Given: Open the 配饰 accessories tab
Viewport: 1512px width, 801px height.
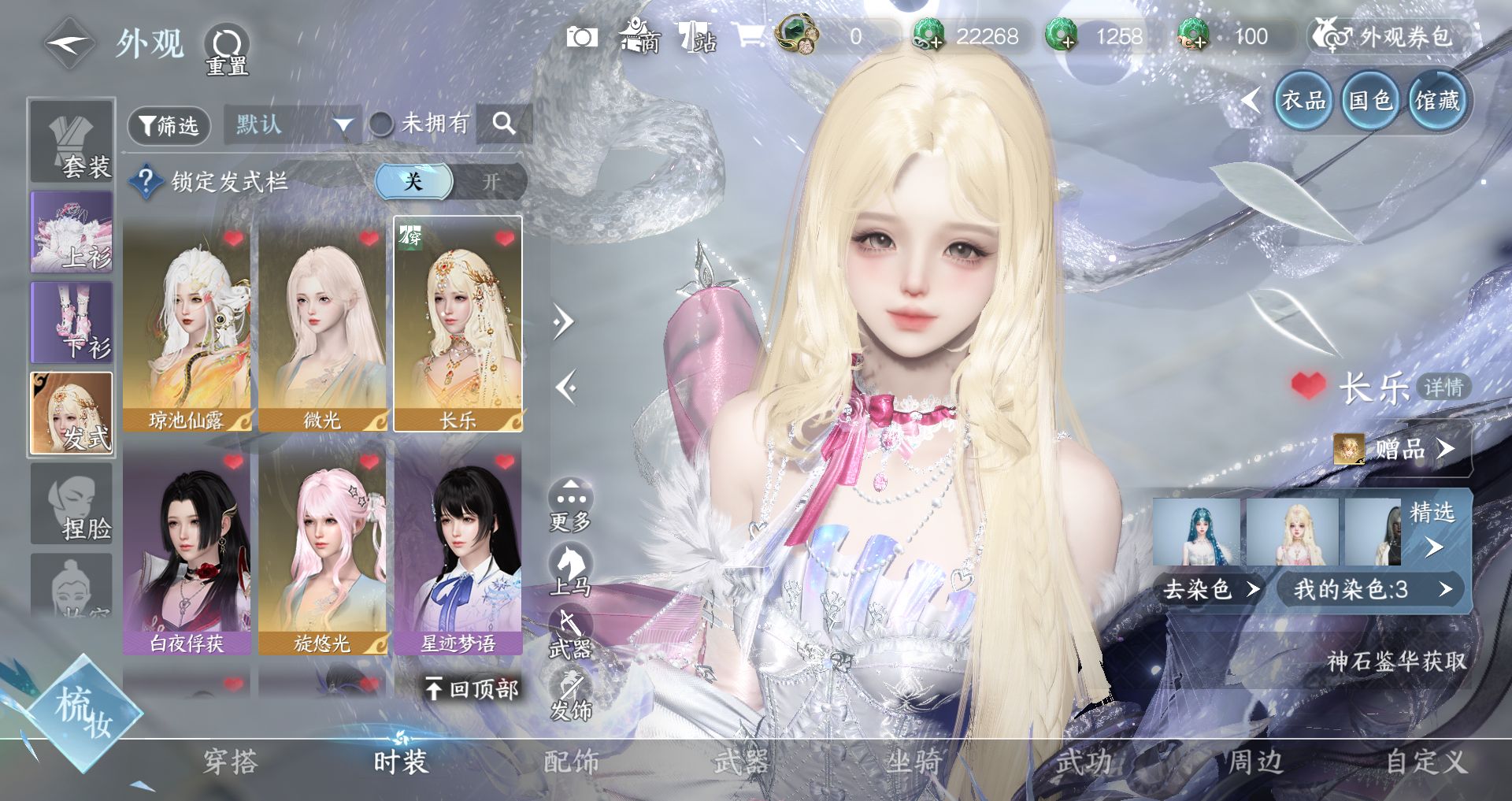Looking at the screenshot, I should coord(572,762).
